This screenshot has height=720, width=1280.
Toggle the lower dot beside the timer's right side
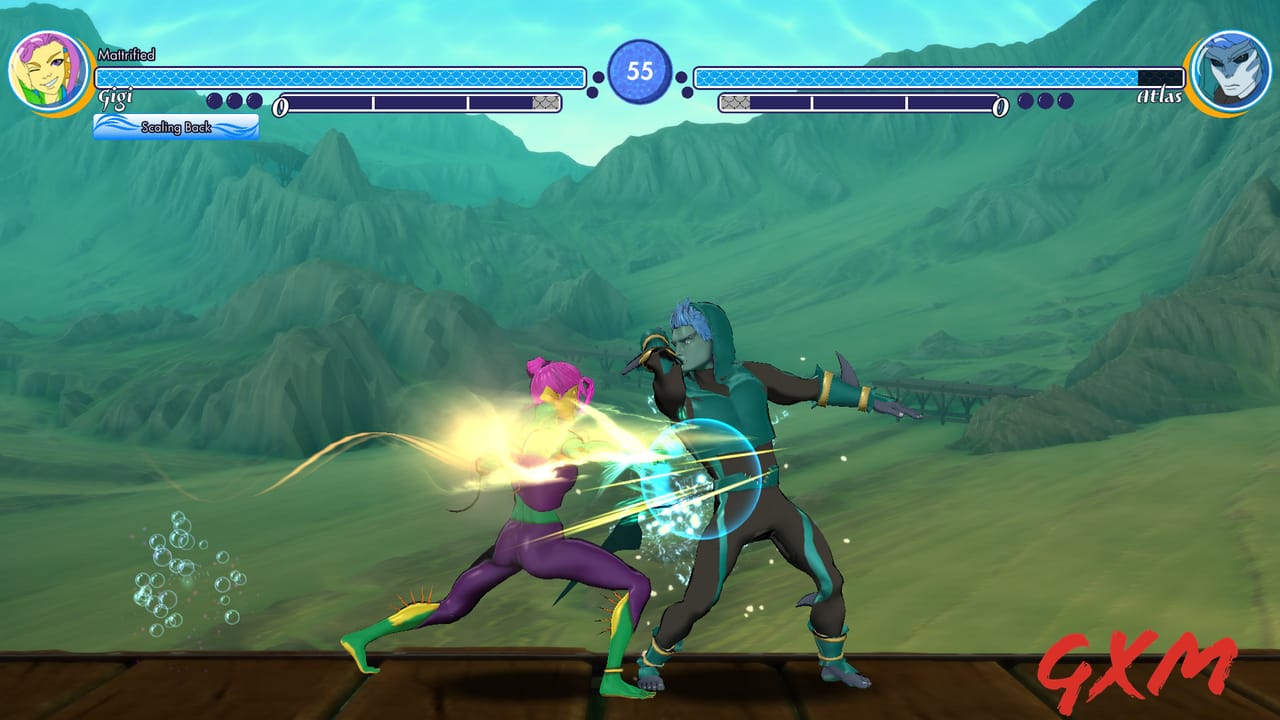(687, 92)
